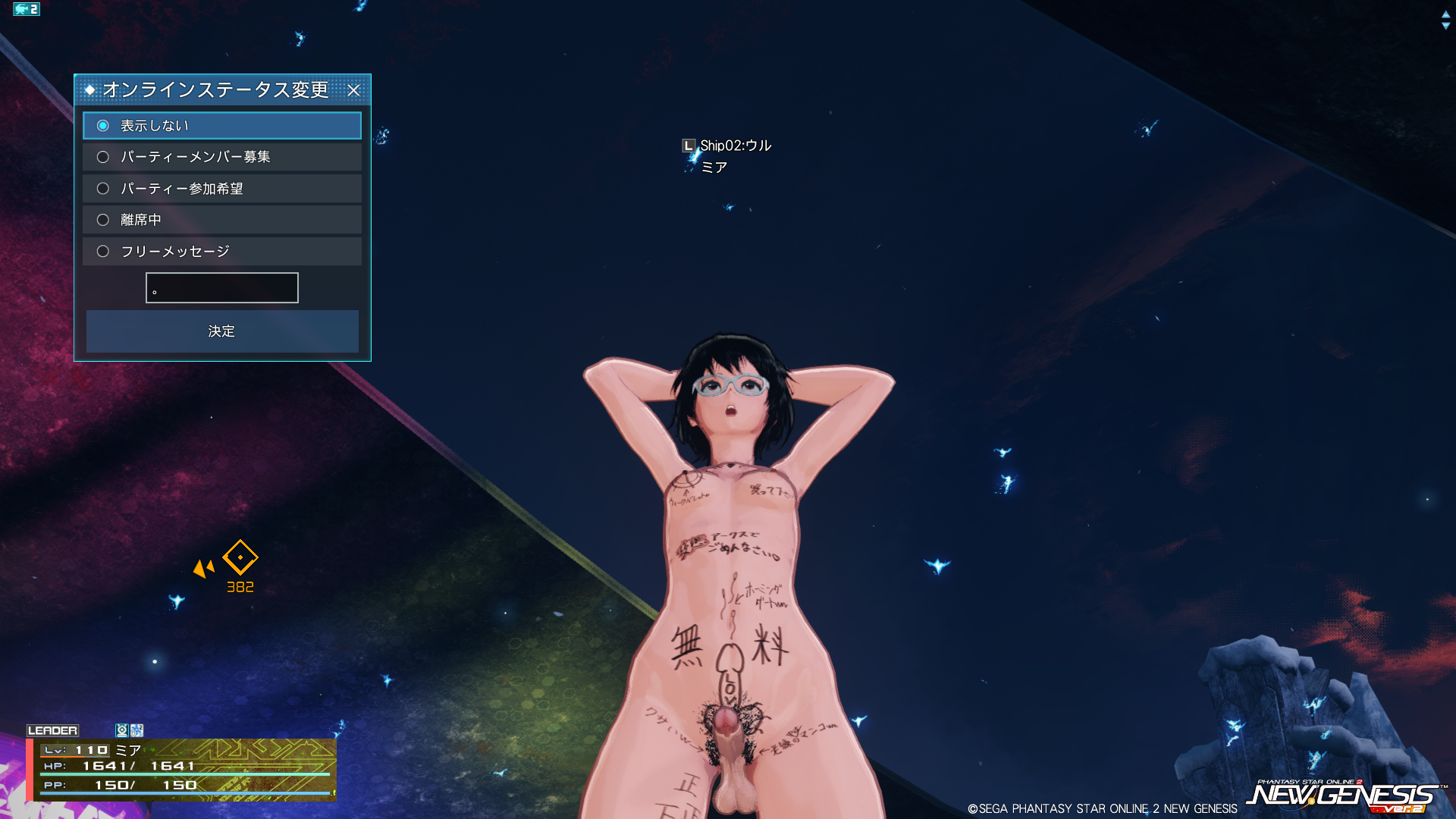Screen dimensions: 1456x819
Task: Select the 表示しない radio option
Action: [103, 126]
